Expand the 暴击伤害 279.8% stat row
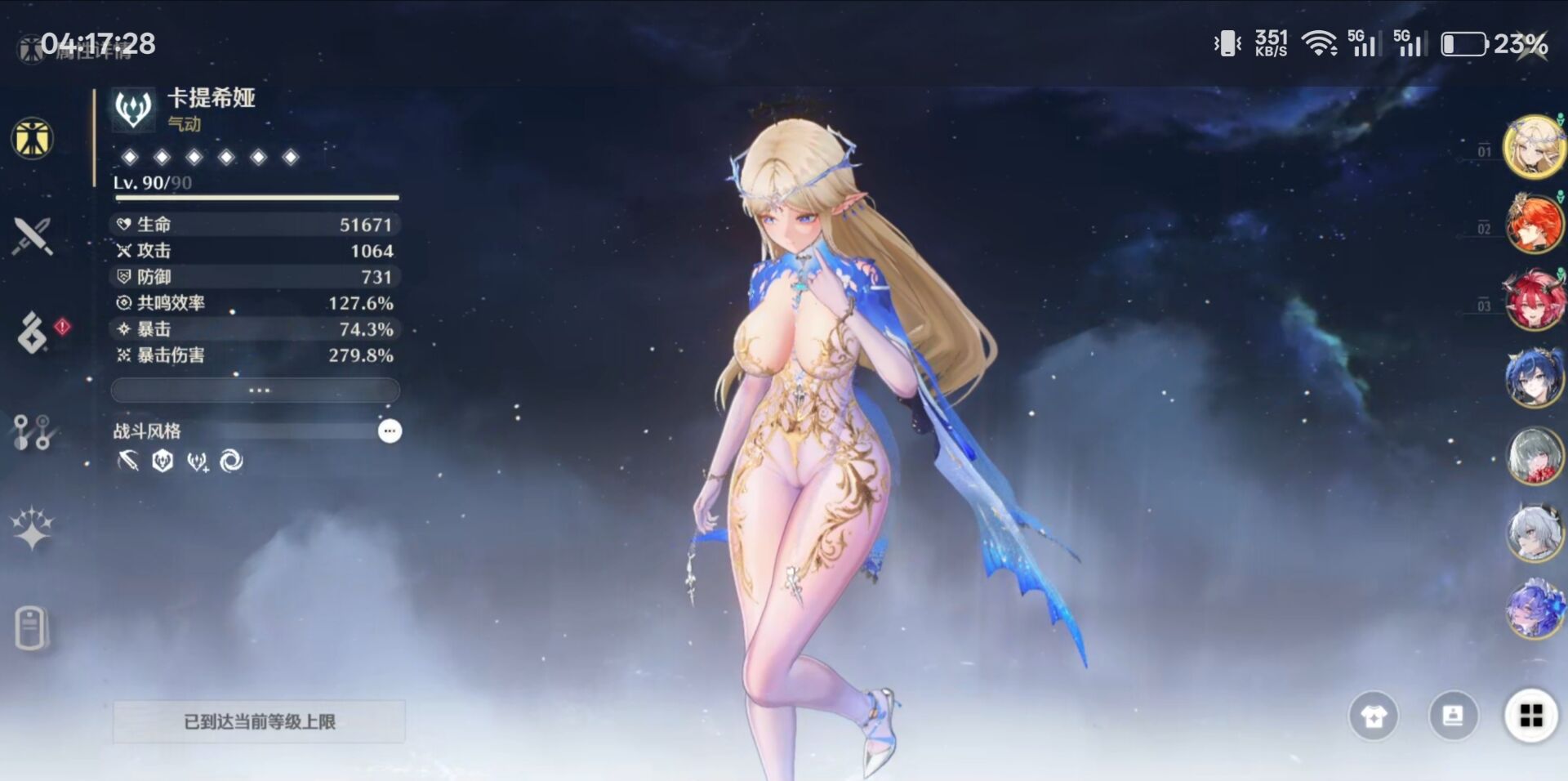The height and width of the screenshot is (781, 1568). (255, 355)
